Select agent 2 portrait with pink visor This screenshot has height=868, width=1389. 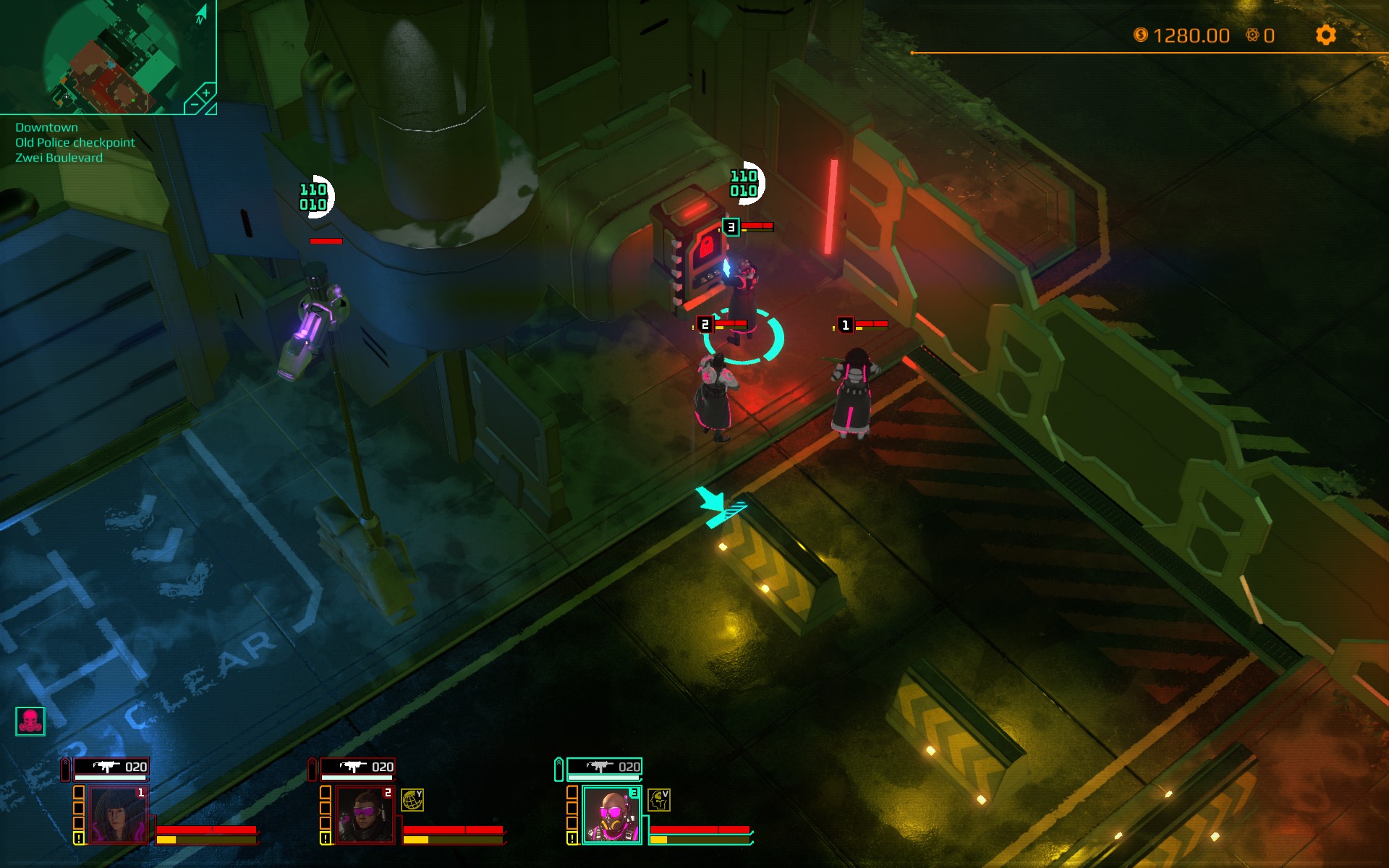[x=364, y=814]
